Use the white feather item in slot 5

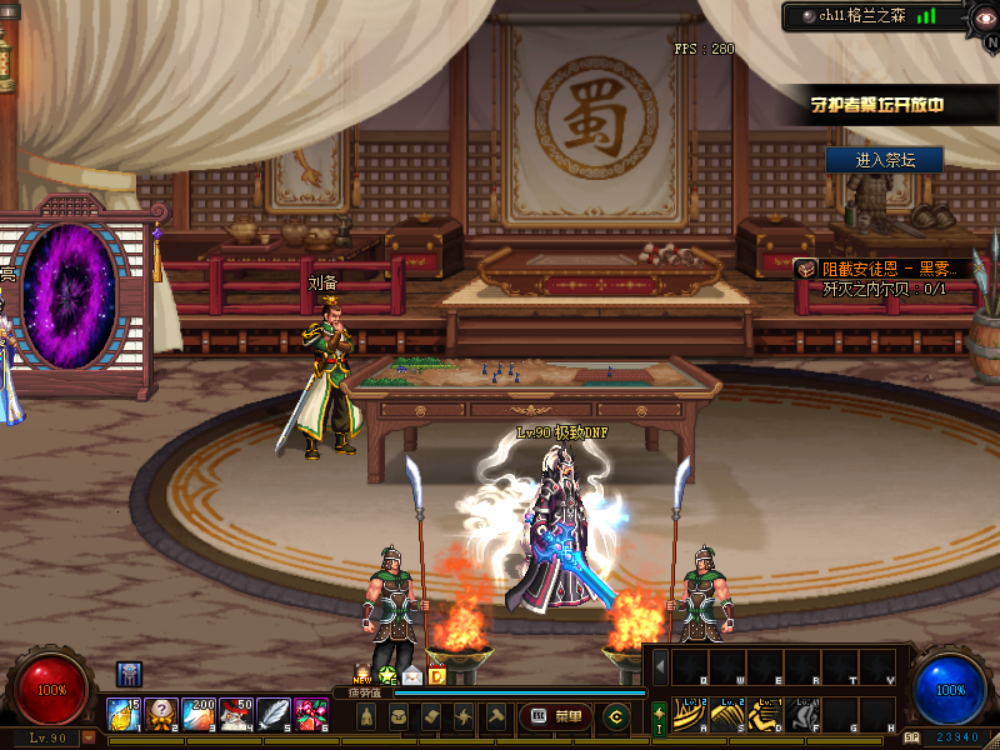pyautogui.click(x=273, y=714)
